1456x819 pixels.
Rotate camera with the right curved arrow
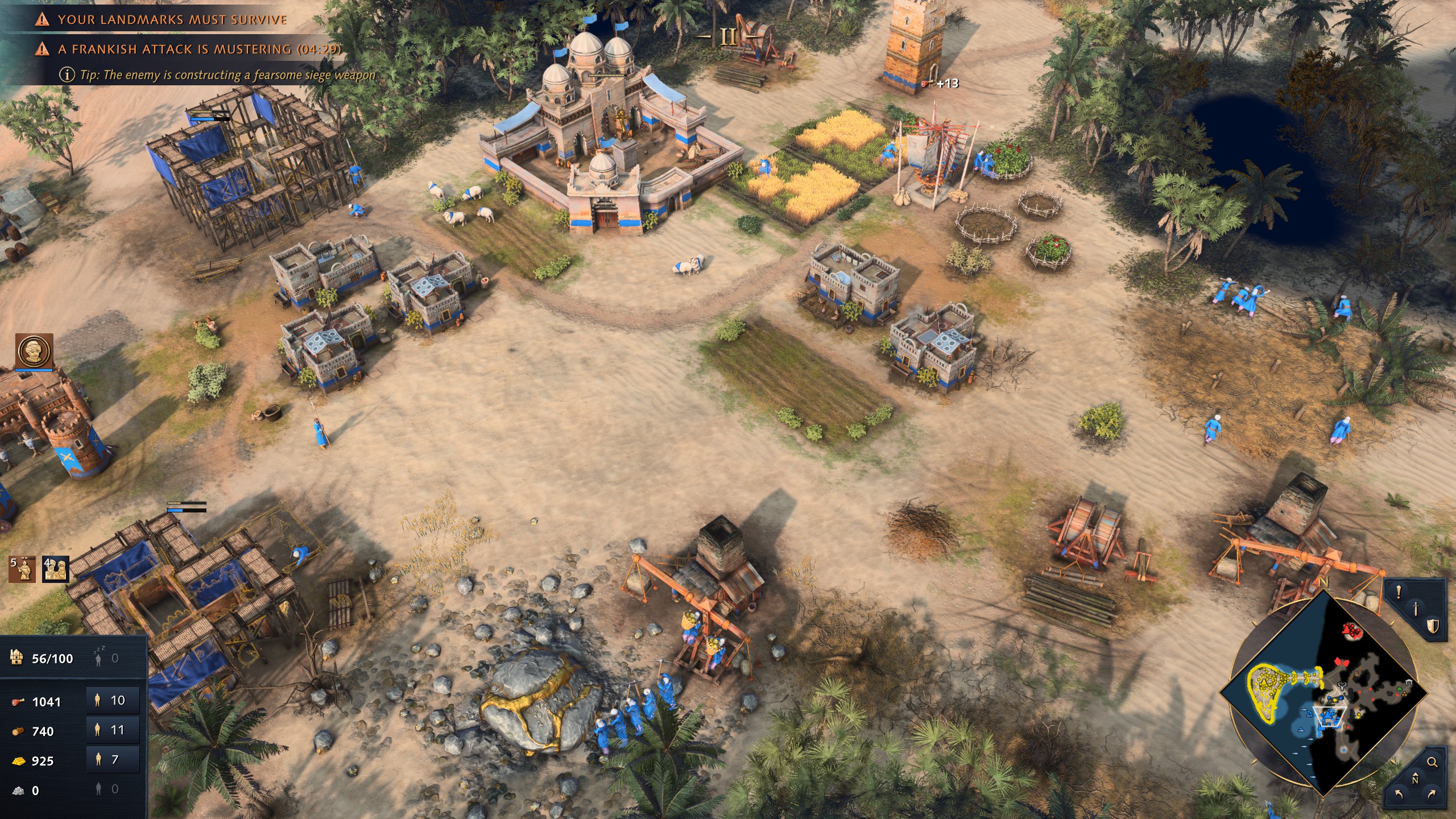[x=1432, y=794]
